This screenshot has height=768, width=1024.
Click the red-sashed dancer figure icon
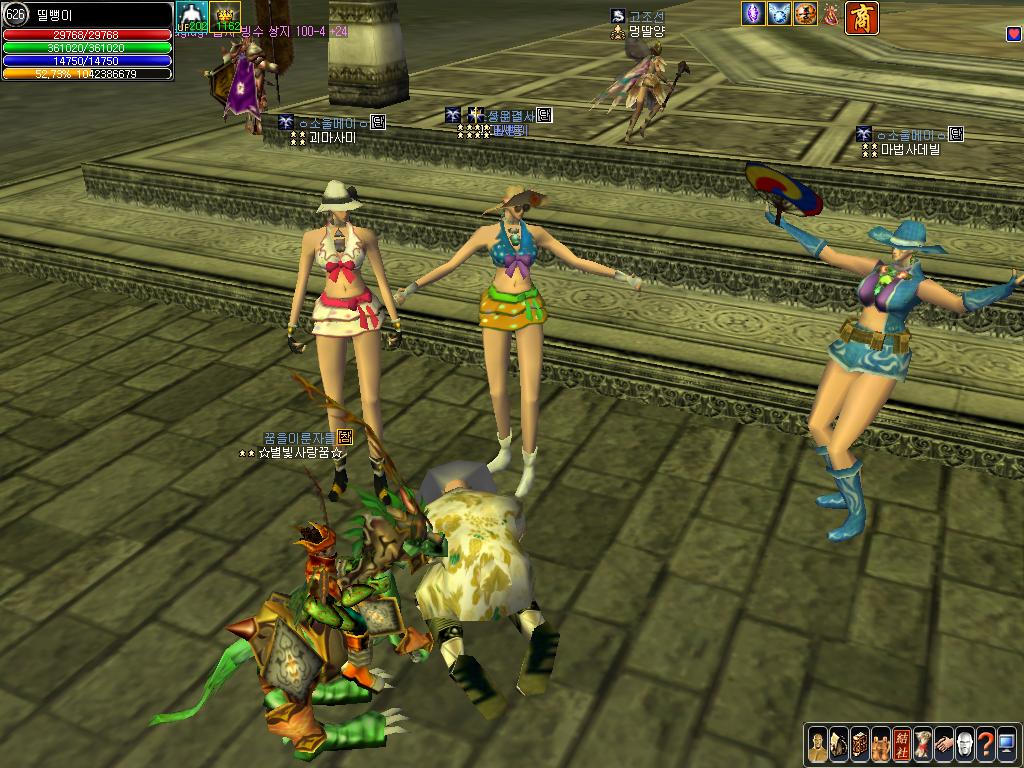923,742
